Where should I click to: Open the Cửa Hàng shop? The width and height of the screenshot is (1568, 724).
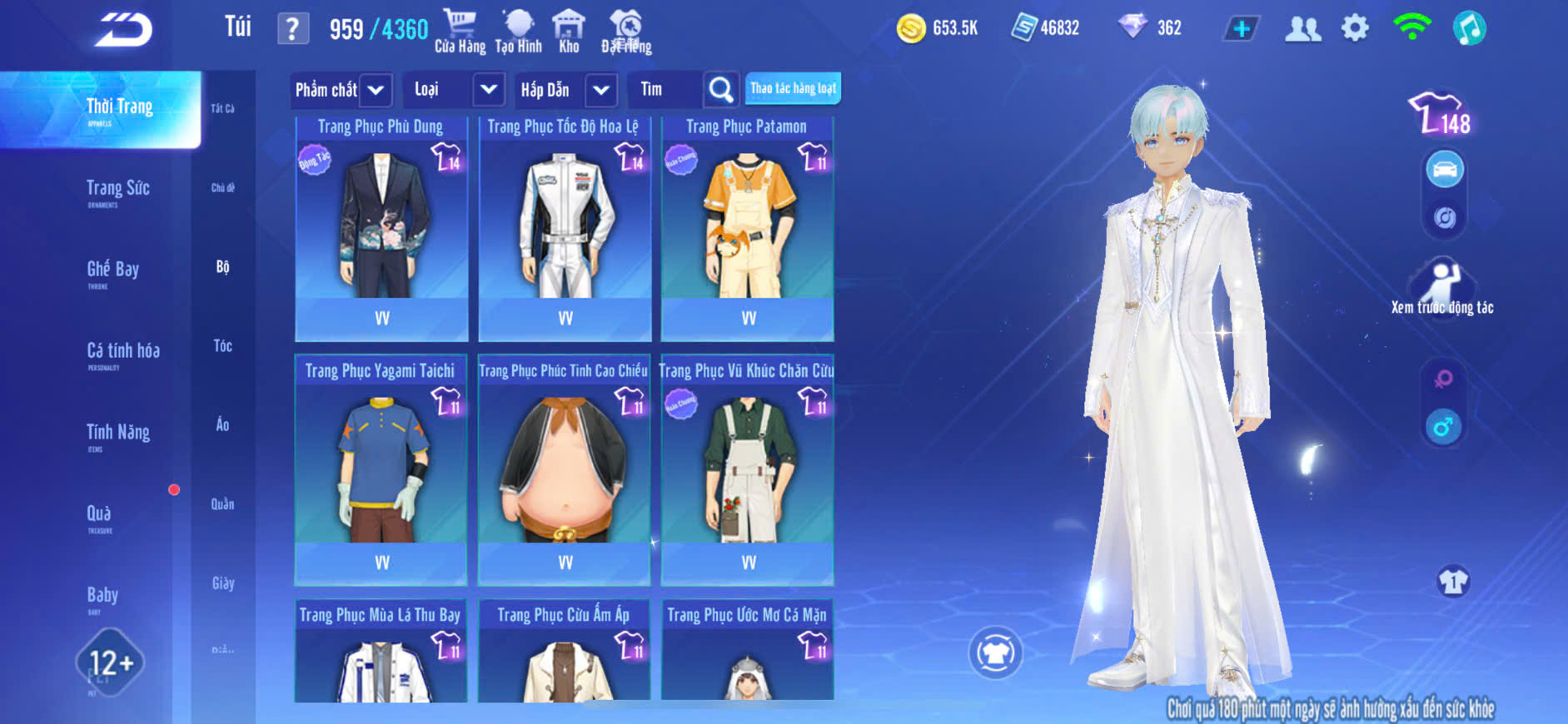point(460,31)
